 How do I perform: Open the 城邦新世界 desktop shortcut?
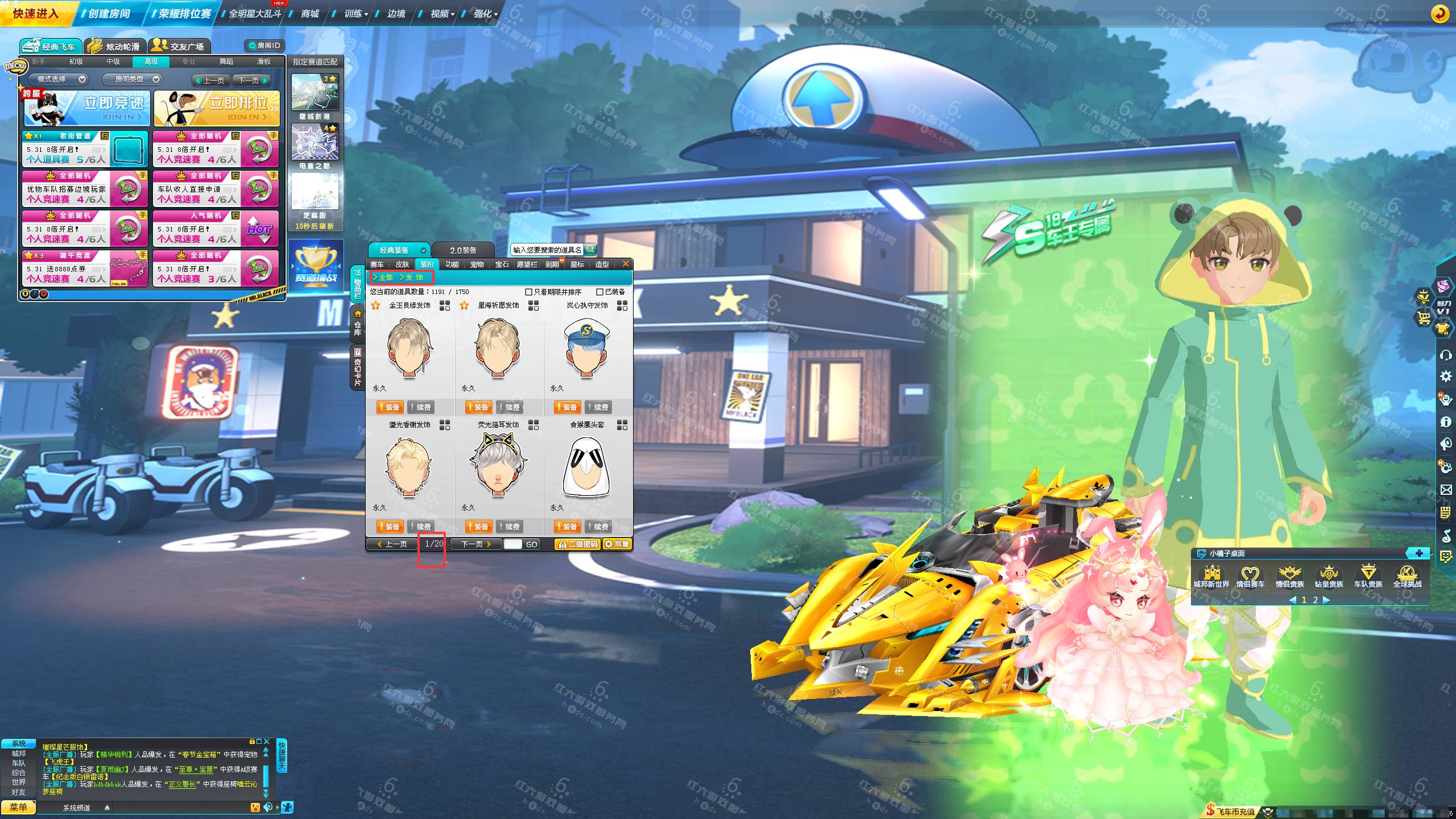coord(1211,575)
